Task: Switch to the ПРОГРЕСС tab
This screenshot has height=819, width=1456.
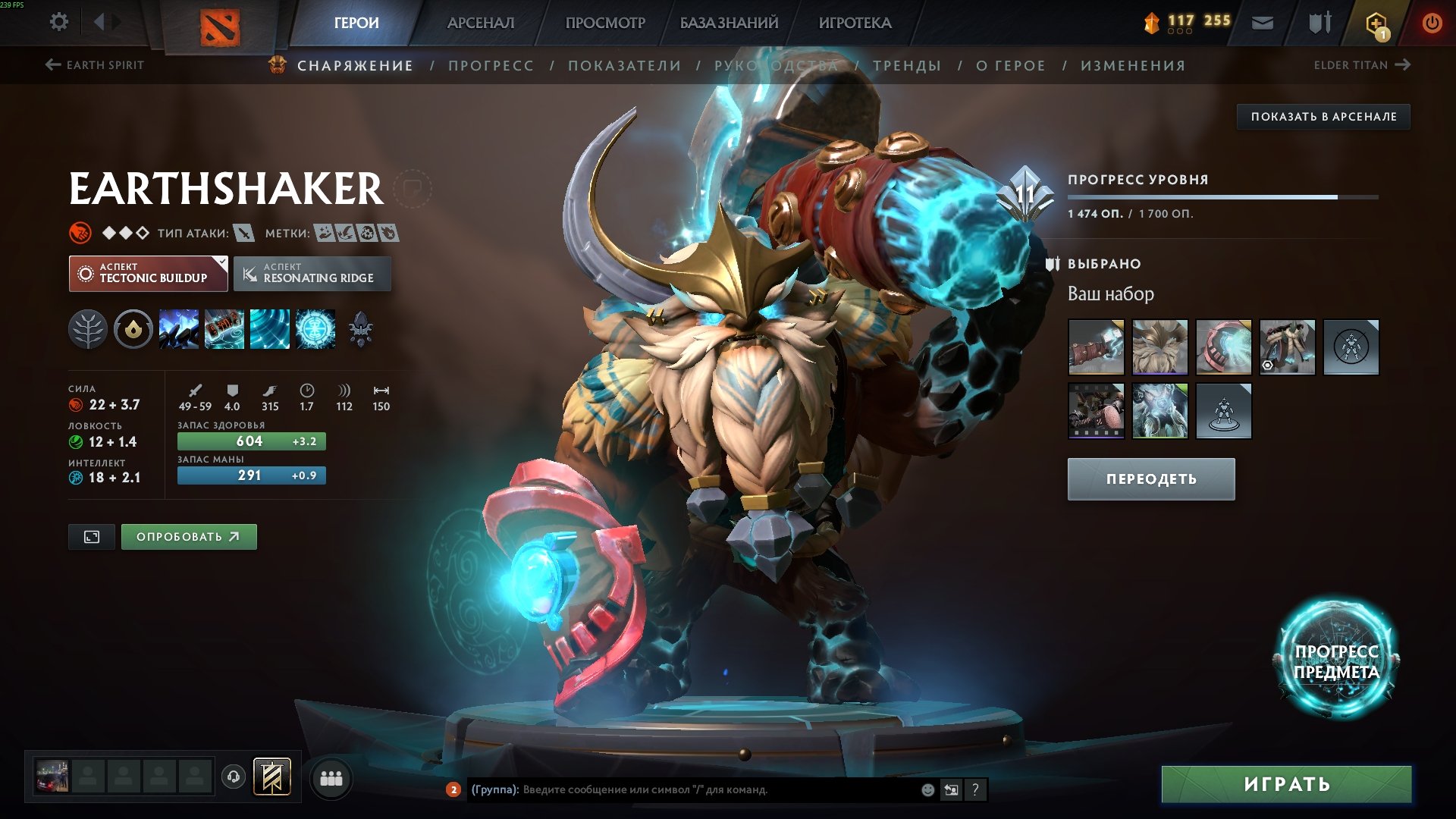Action: tap(490, 65)
